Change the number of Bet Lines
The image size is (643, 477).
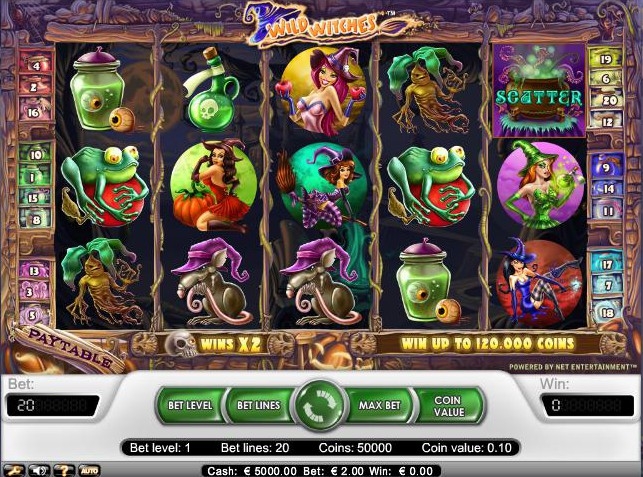pos(258,406)
